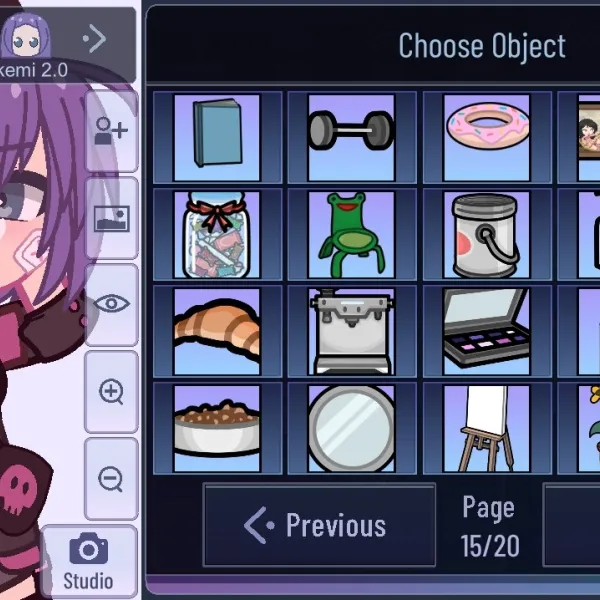Open the background picture button

[111, 217]
